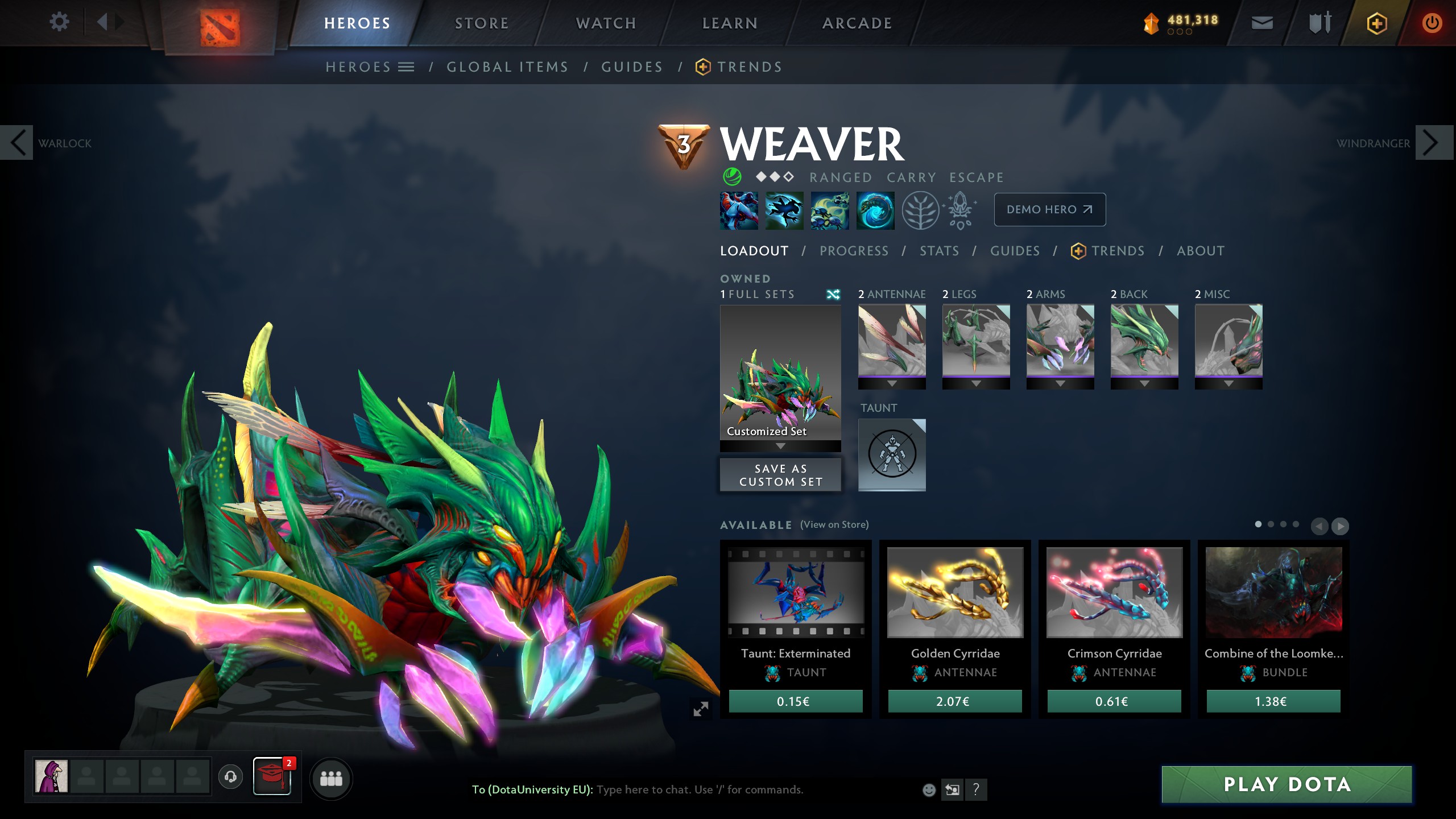Open the settings gear icon

[x=59, y=21]
